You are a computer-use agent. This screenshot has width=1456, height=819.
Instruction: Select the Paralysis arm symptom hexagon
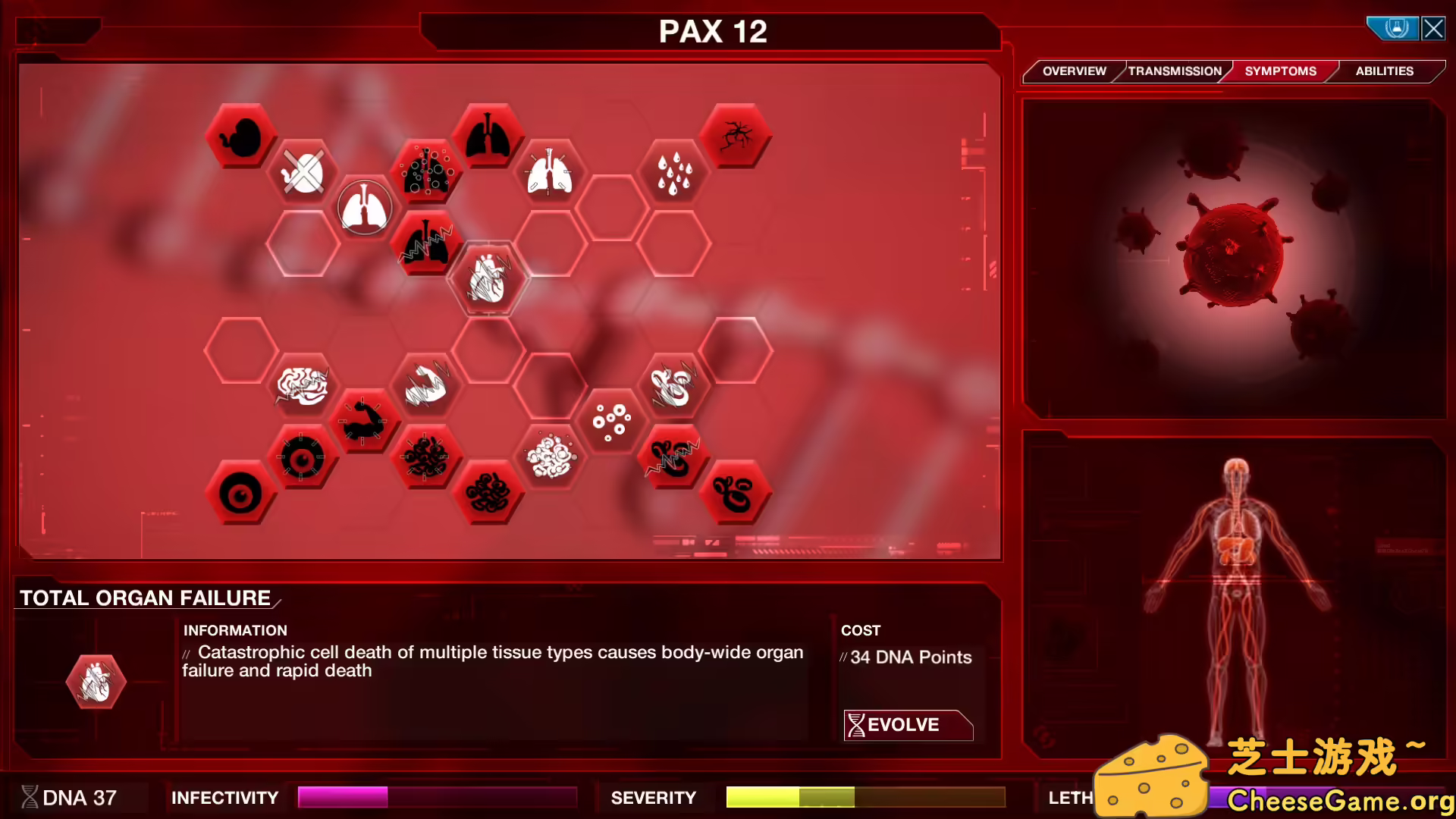tap(365, 419)
